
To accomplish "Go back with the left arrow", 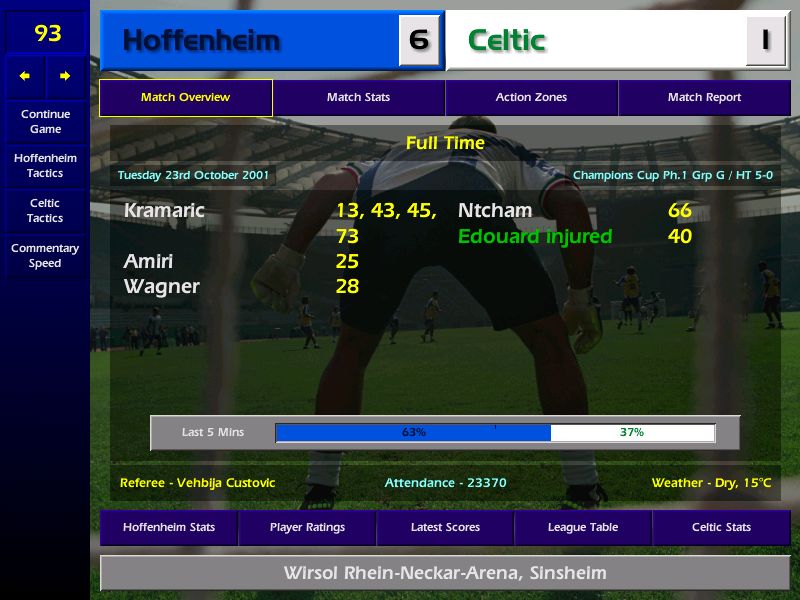I will [25, 76].
